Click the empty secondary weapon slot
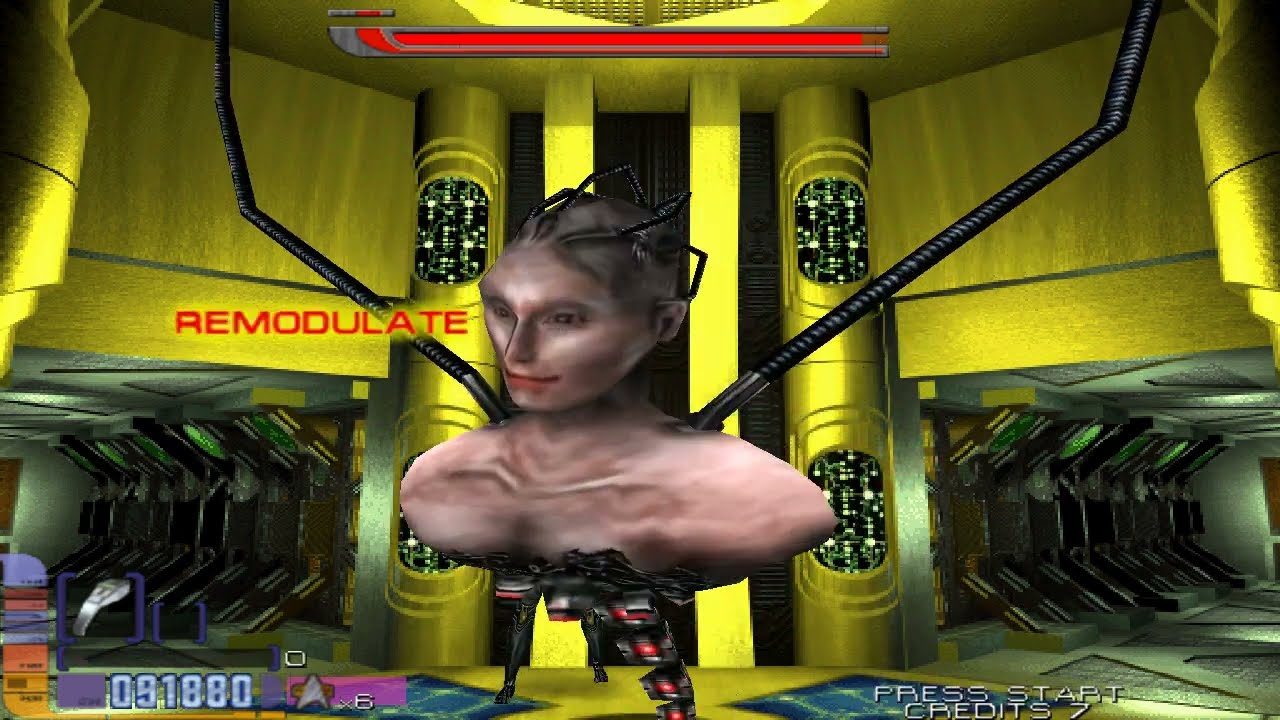Screen dimensions: 1280x720 click(179, 620)
